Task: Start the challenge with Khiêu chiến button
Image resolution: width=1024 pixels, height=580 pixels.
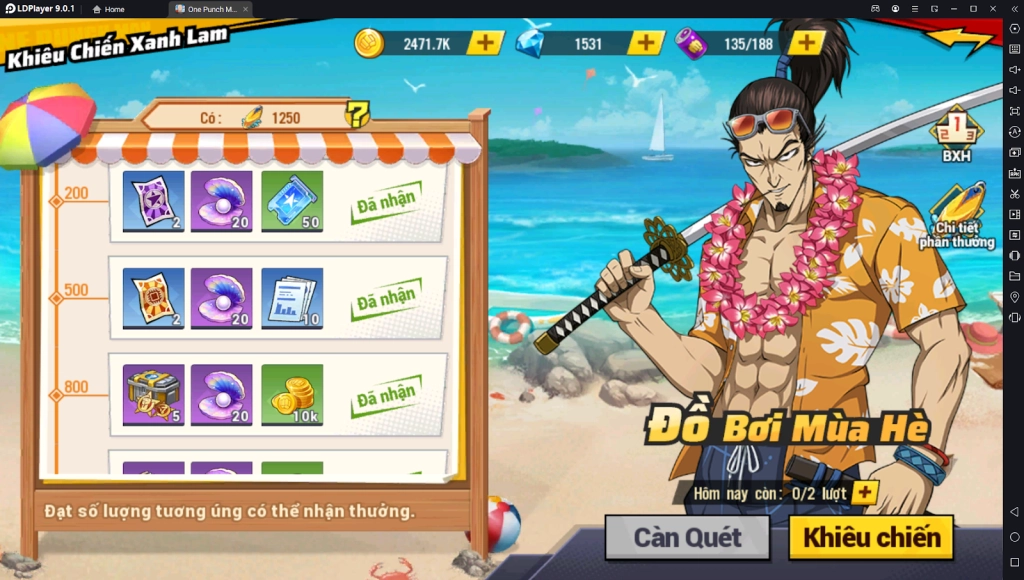Action: [871, 538]
